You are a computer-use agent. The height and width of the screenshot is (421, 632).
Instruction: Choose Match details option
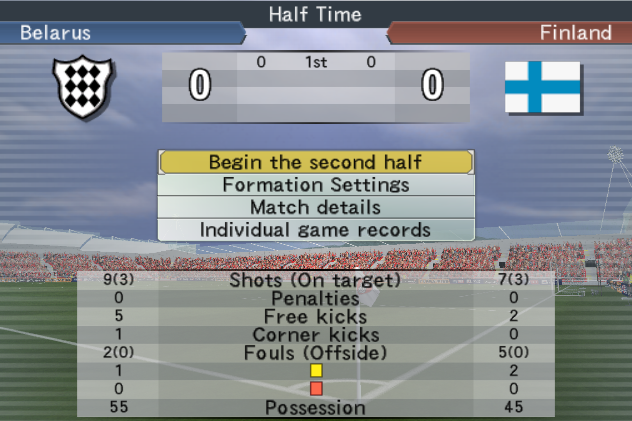[315, 207]
